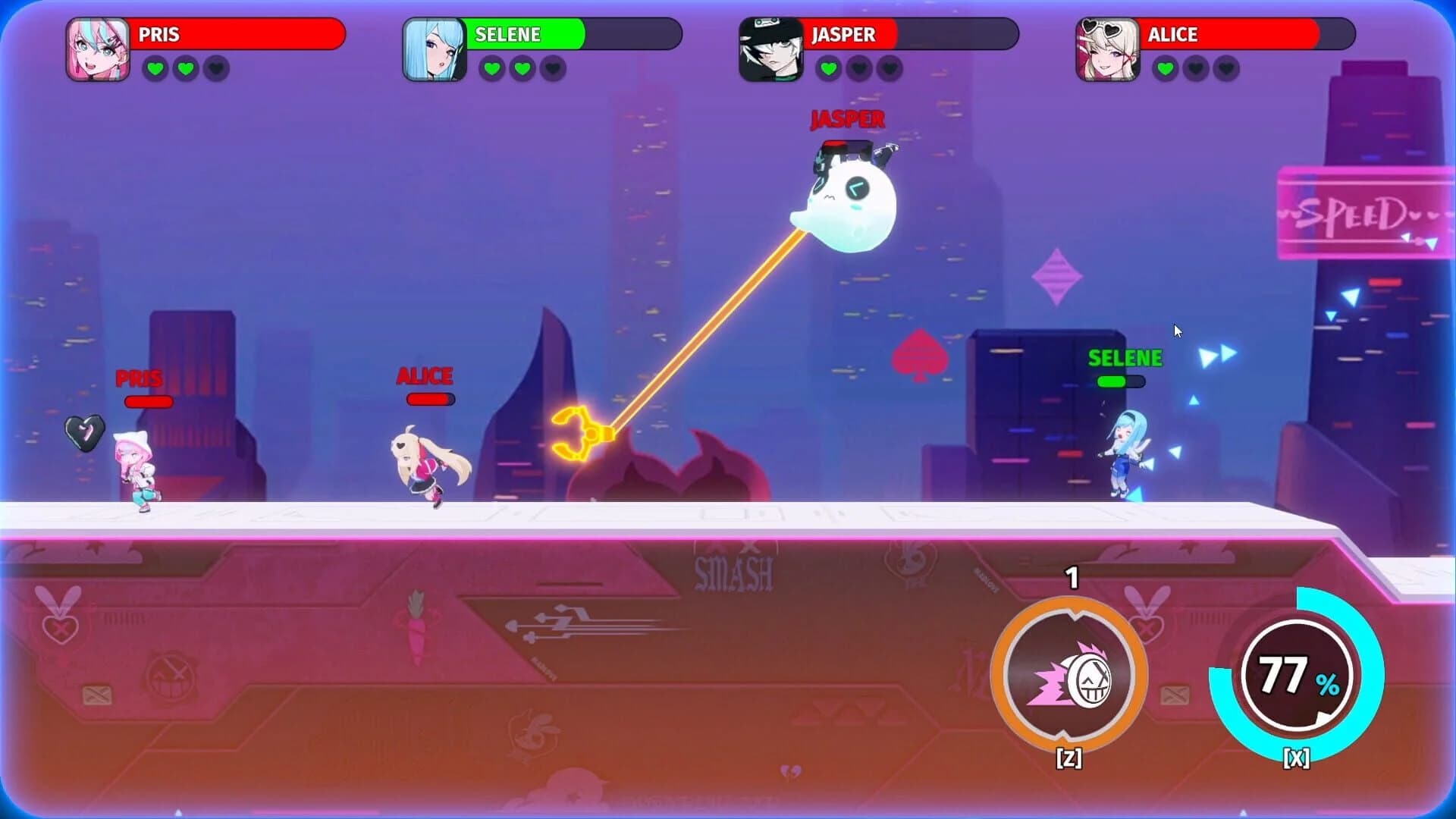Select Jasper's character portrait
This screenshot has width=1456, height=819.
click(770, 47)
